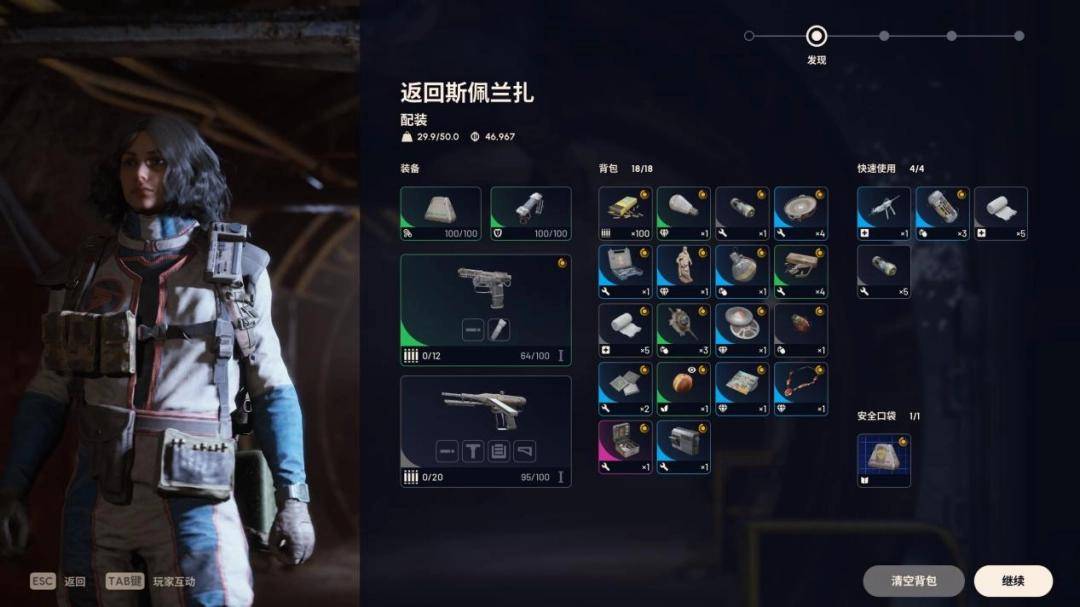
Task: Select the pink-rarity case item
Action: pyautogui.click(x=625, y=446)
